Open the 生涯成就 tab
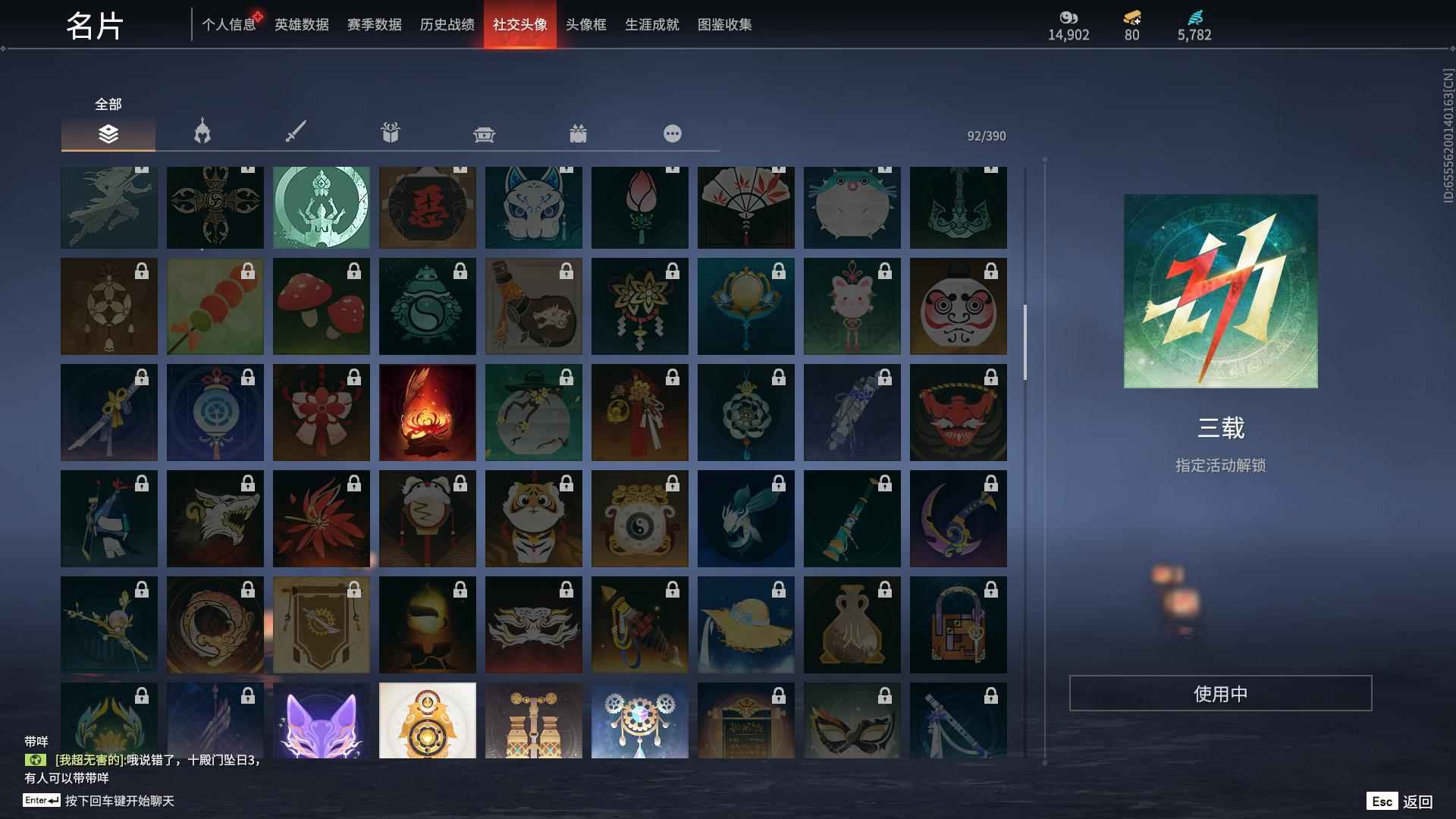1456x819 pixels. tap(651, 24)
